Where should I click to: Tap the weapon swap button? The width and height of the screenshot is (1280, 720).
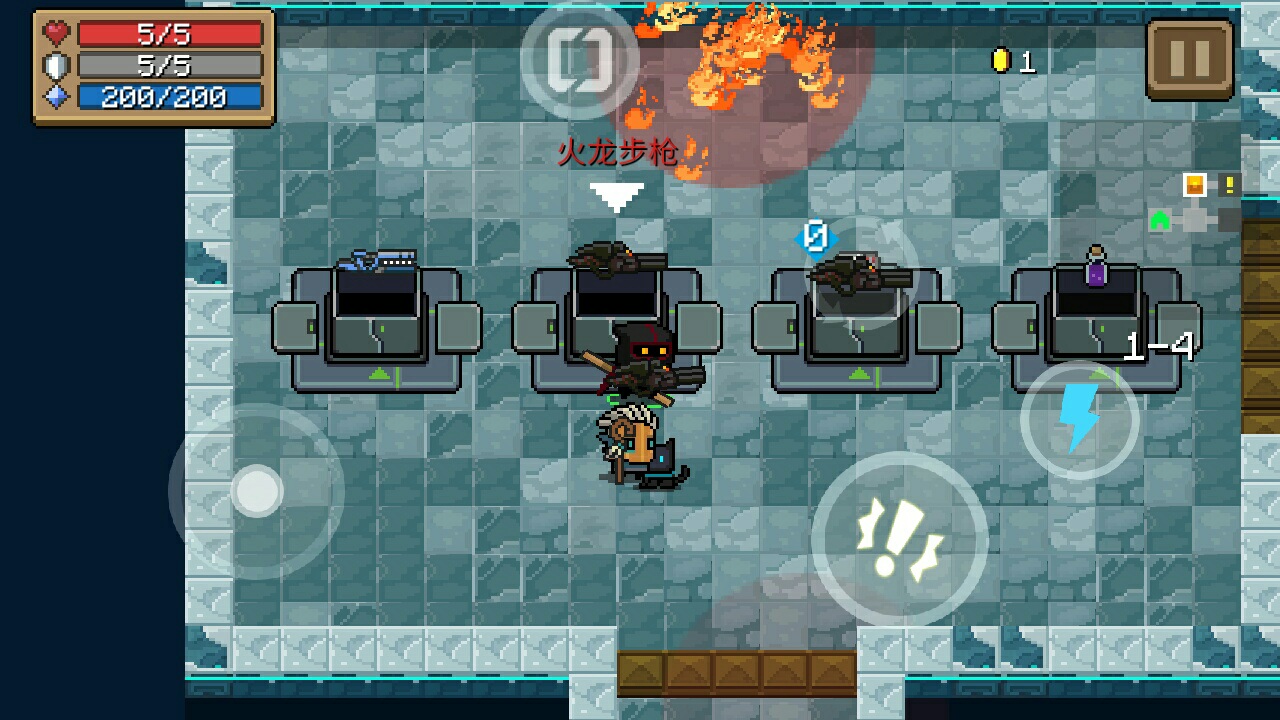coord(579,59)
